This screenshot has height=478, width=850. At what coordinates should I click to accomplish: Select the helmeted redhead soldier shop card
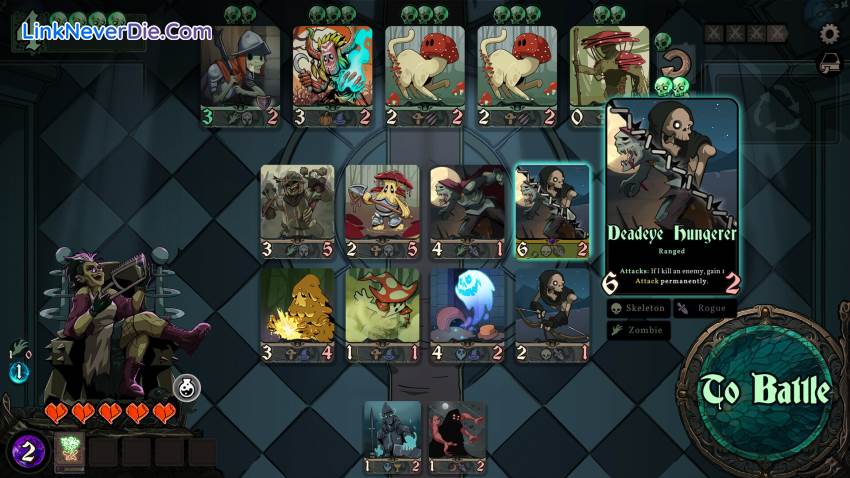click(x=240, y=75)
